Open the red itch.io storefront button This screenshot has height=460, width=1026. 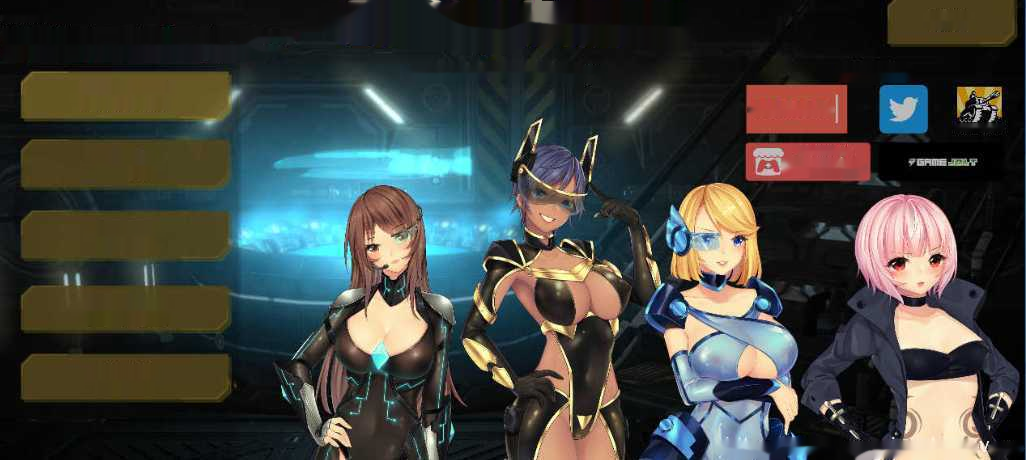click(x=807, y=161)
